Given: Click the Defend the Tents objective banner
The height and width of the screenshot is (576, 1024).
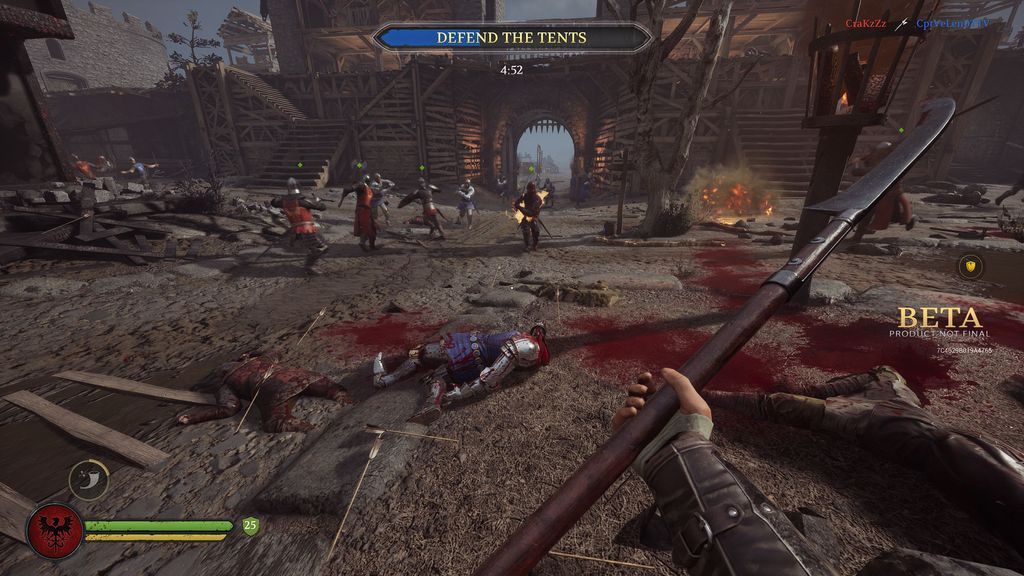Looking at the screenshot, I should click(x=511, y=38).
